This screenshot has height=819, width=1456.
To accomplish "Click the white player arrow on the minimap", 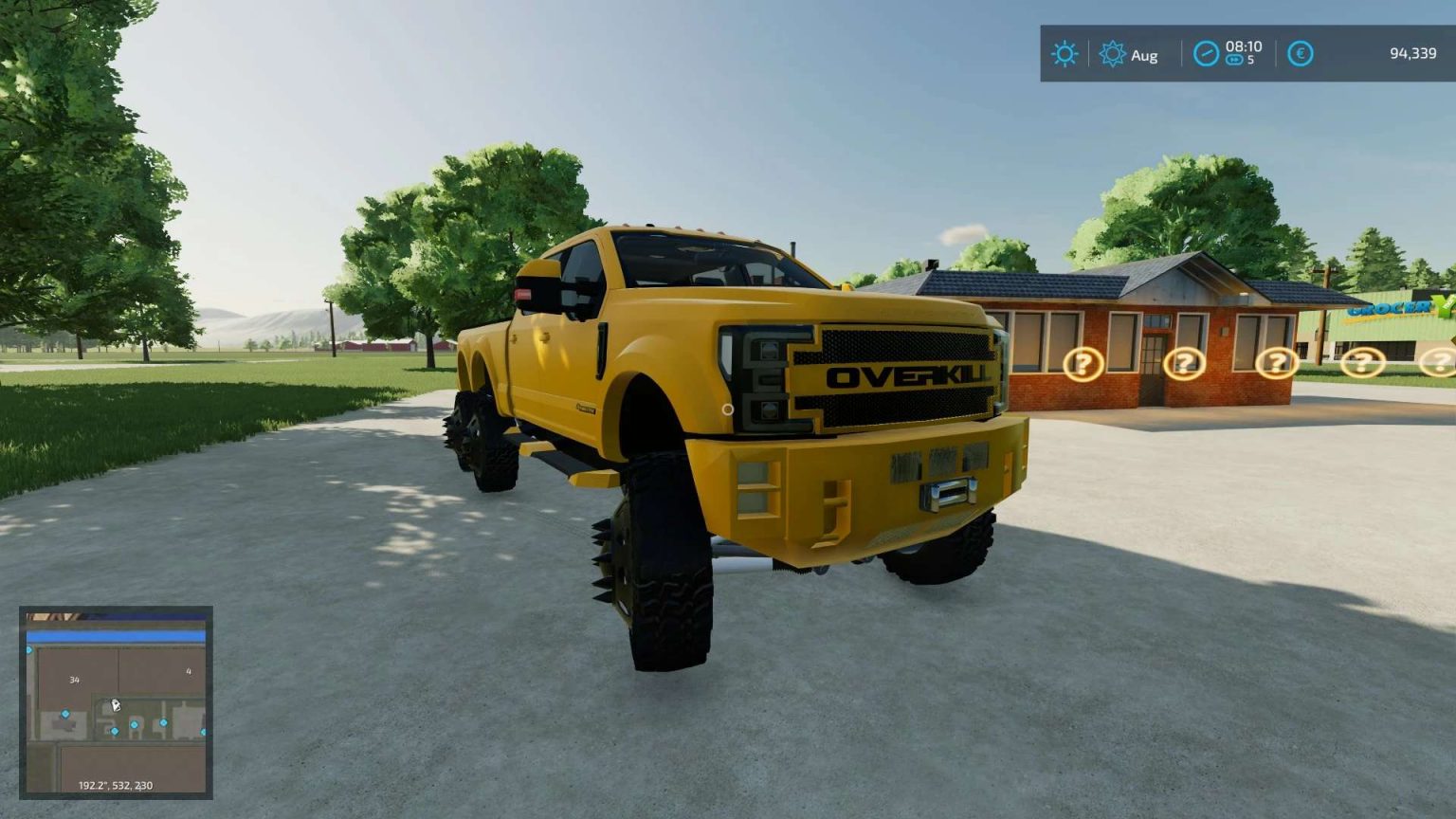I will tap(116, 704).
